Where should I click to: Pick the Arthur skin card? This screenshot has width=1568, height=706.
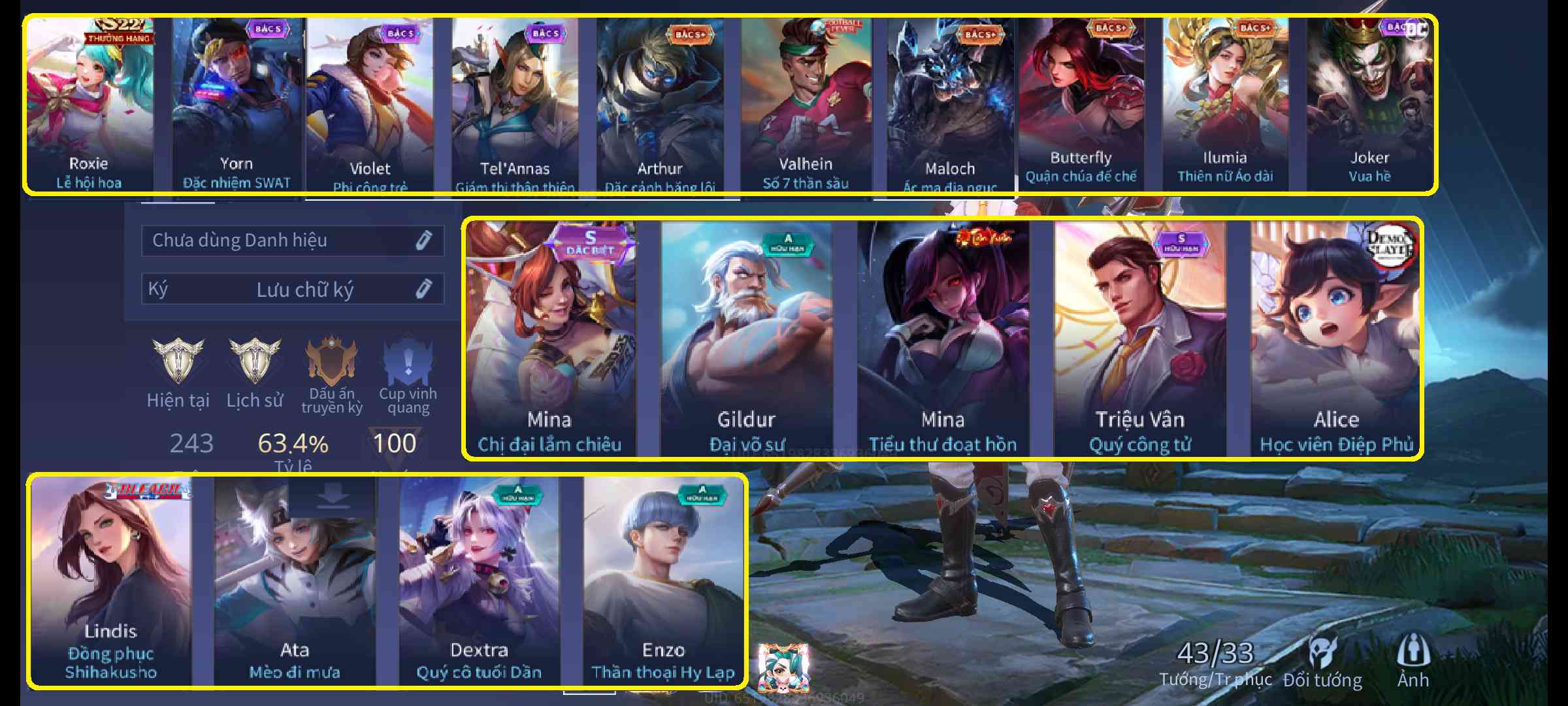[x=660, y=105]
